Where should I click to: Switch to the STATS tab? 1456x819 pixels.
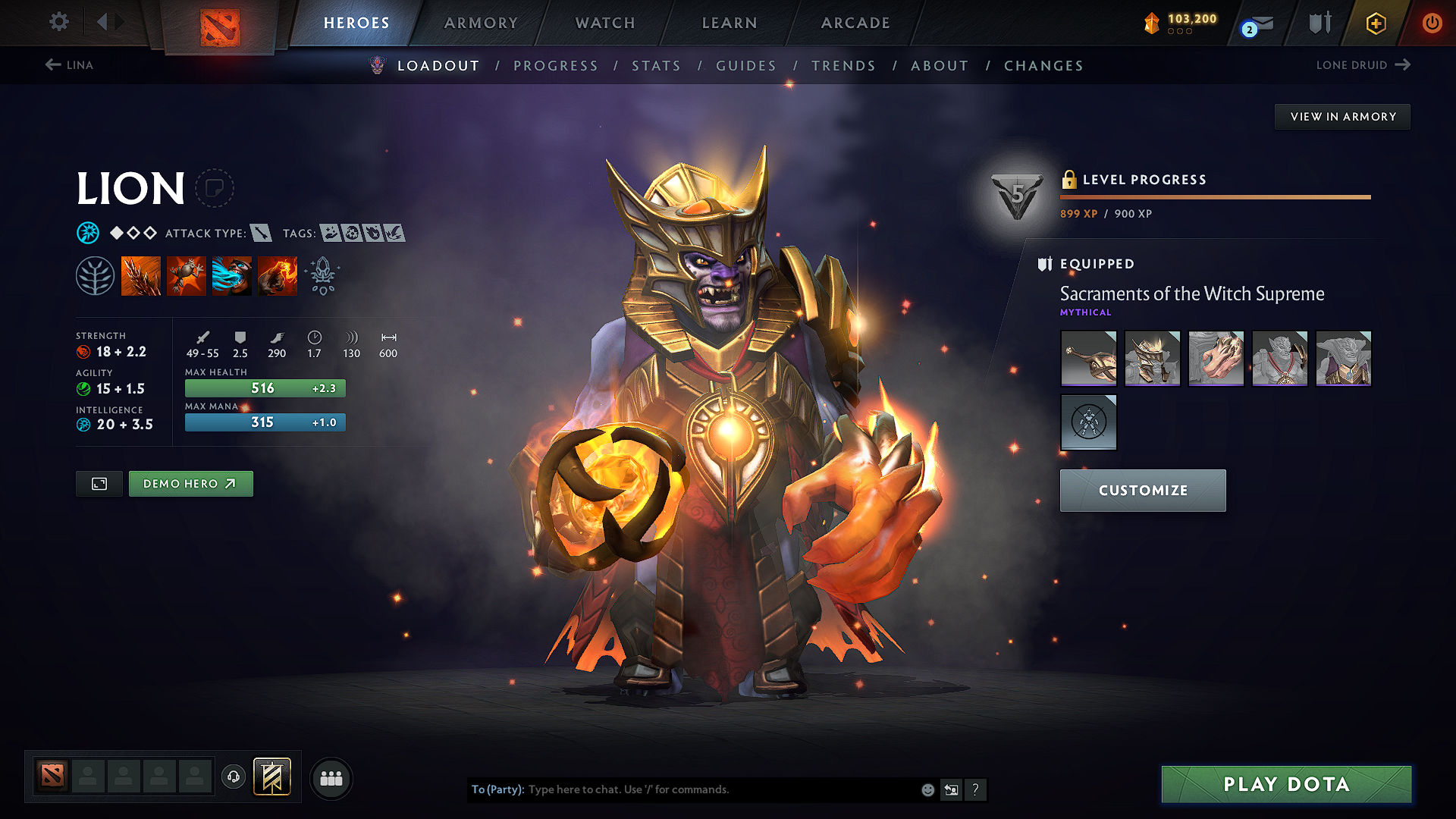click(656, 66)
